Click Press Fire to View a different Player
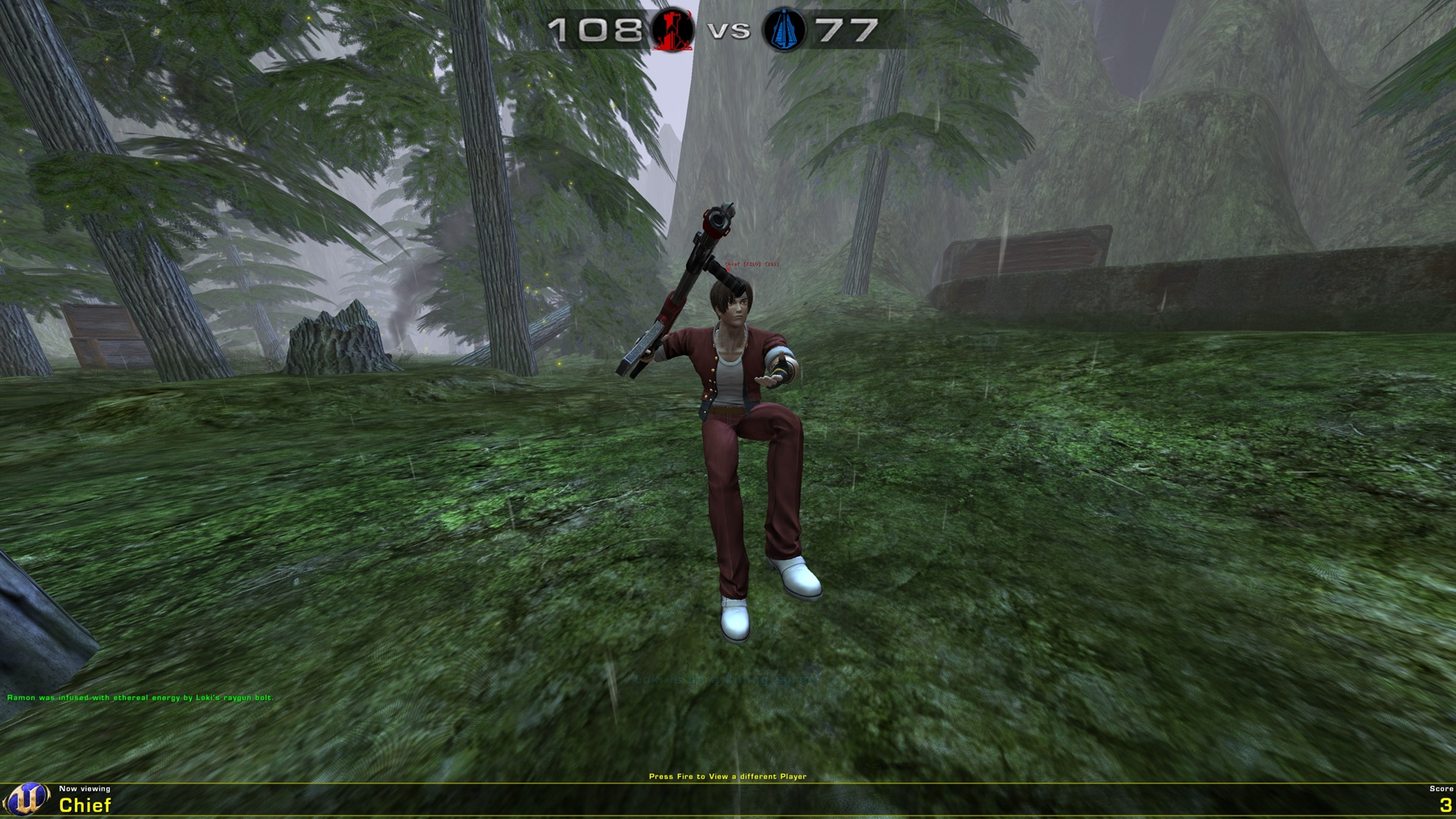 728,776
